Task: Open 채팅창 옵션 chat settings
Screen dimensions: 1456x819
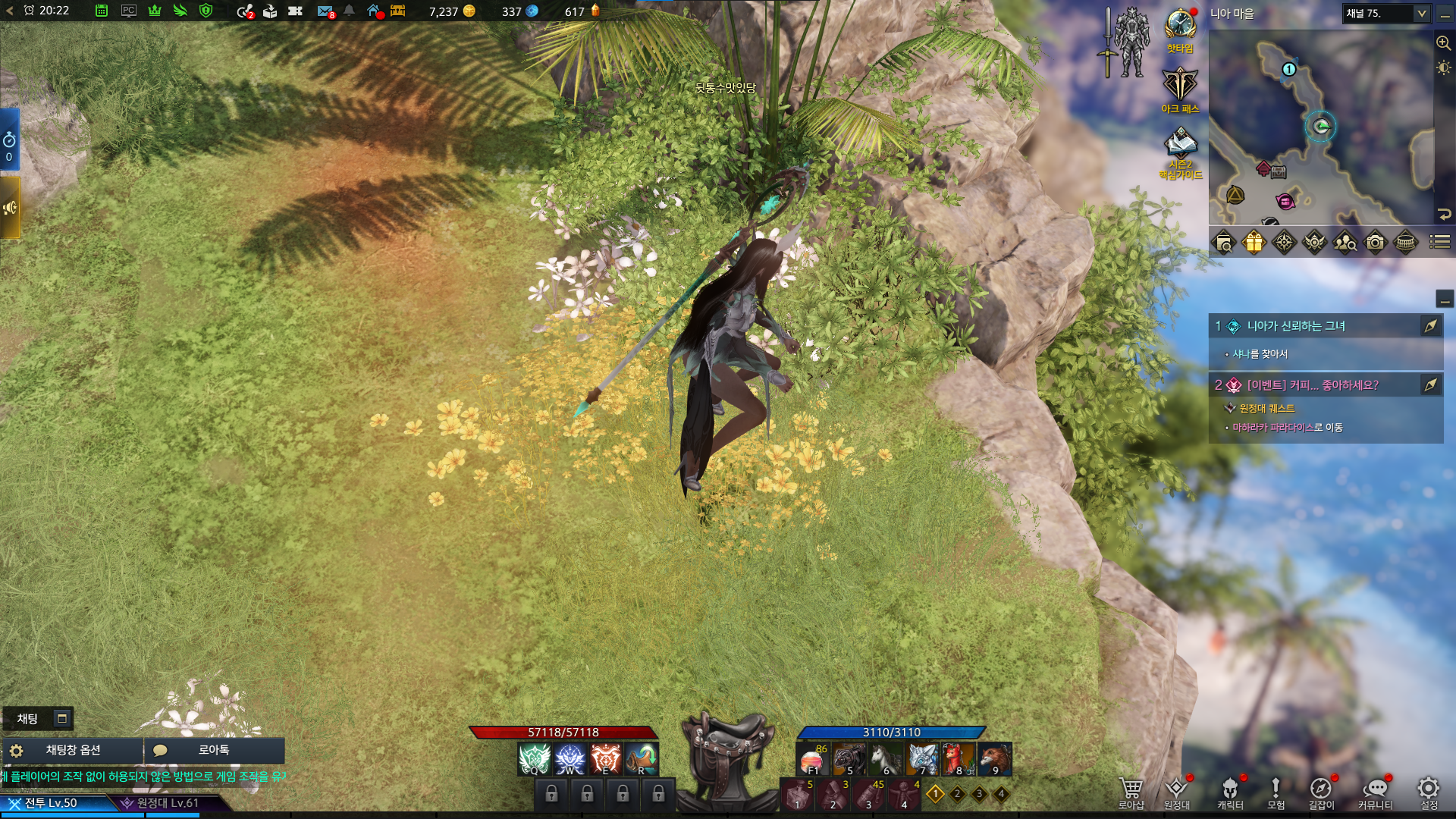Action: click(73, 750)
